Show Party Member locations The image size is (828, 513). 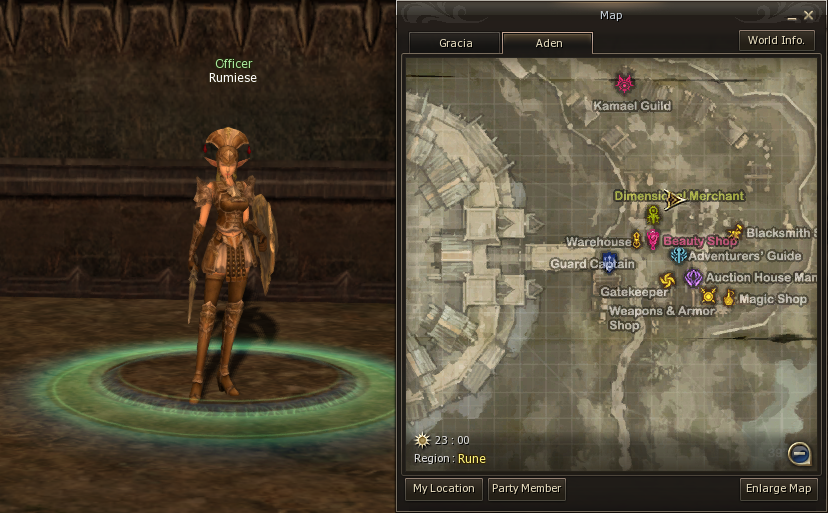coord(526,489)
